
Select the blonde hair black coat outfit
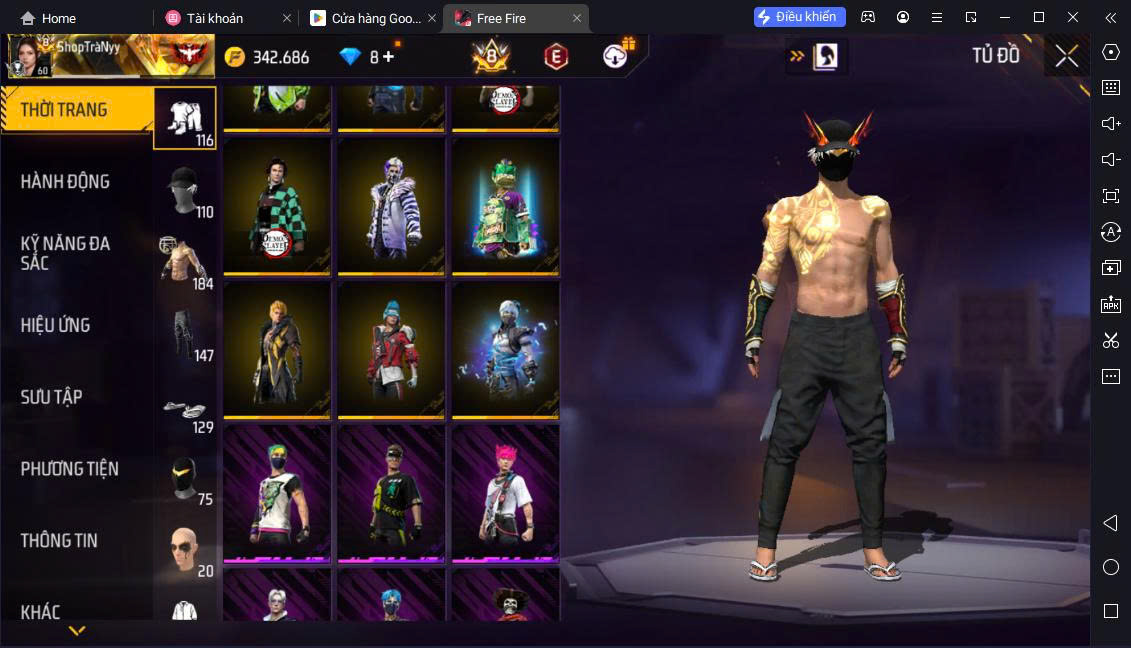277,349
